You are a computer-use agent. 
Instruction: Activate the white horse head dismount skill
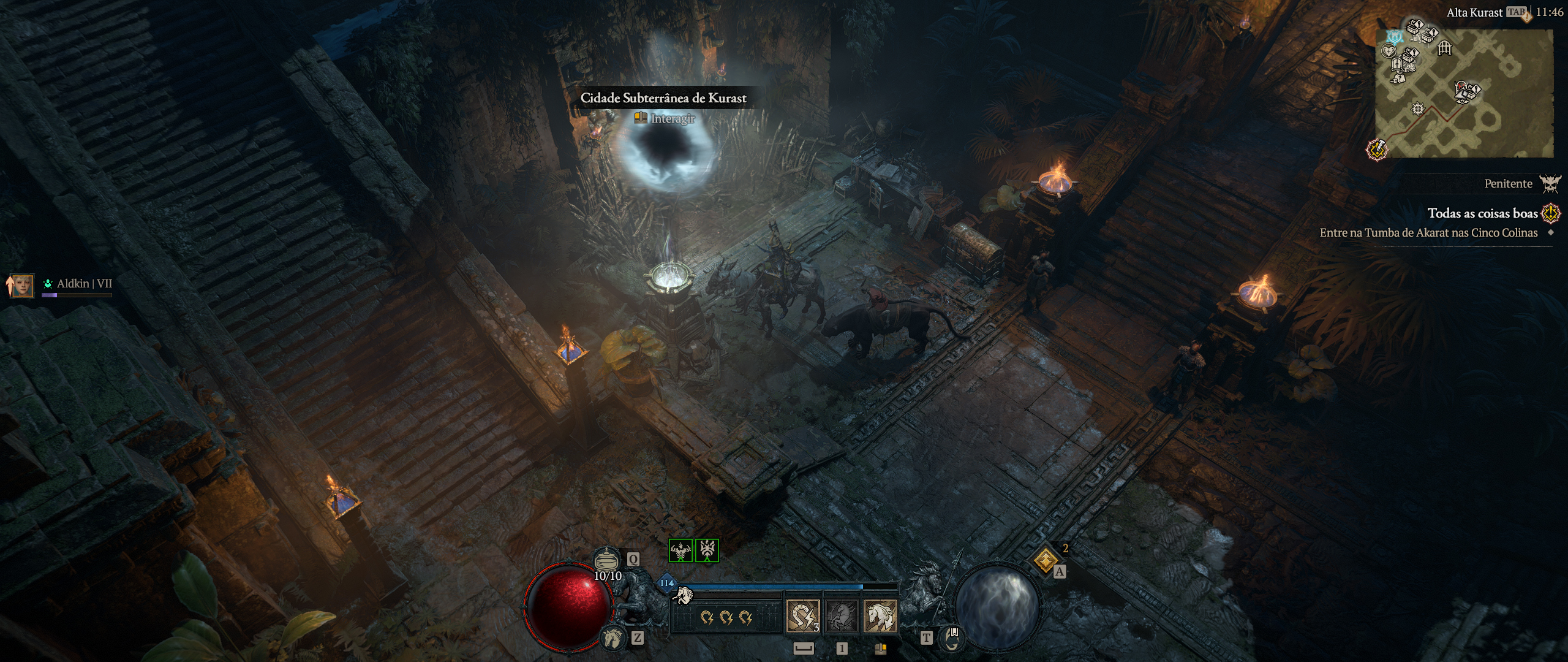coord(880,616)
